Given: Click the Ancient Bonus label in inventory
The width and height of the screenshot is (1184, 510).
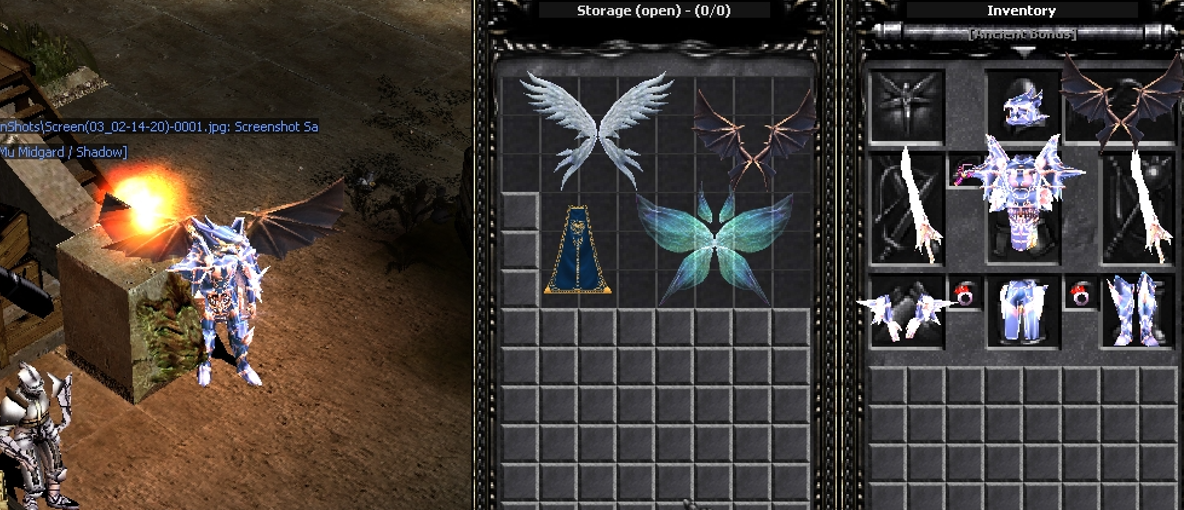Looking at the screenshot, I should click(x=1021, y=34).
